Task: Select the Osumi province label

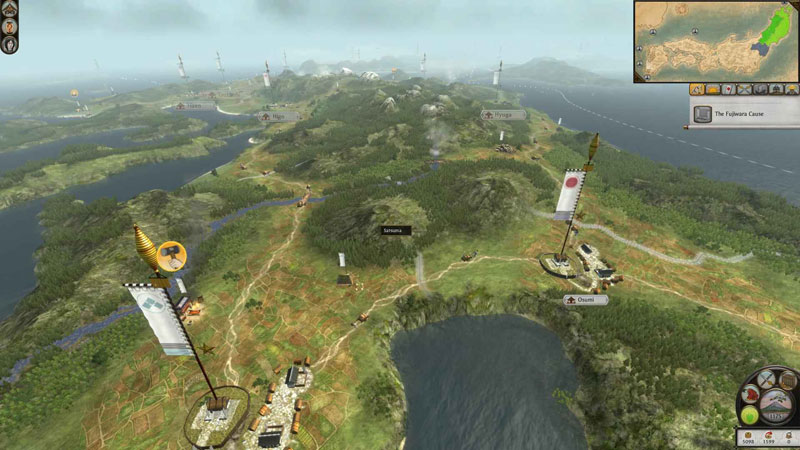Action: (585, 299)
